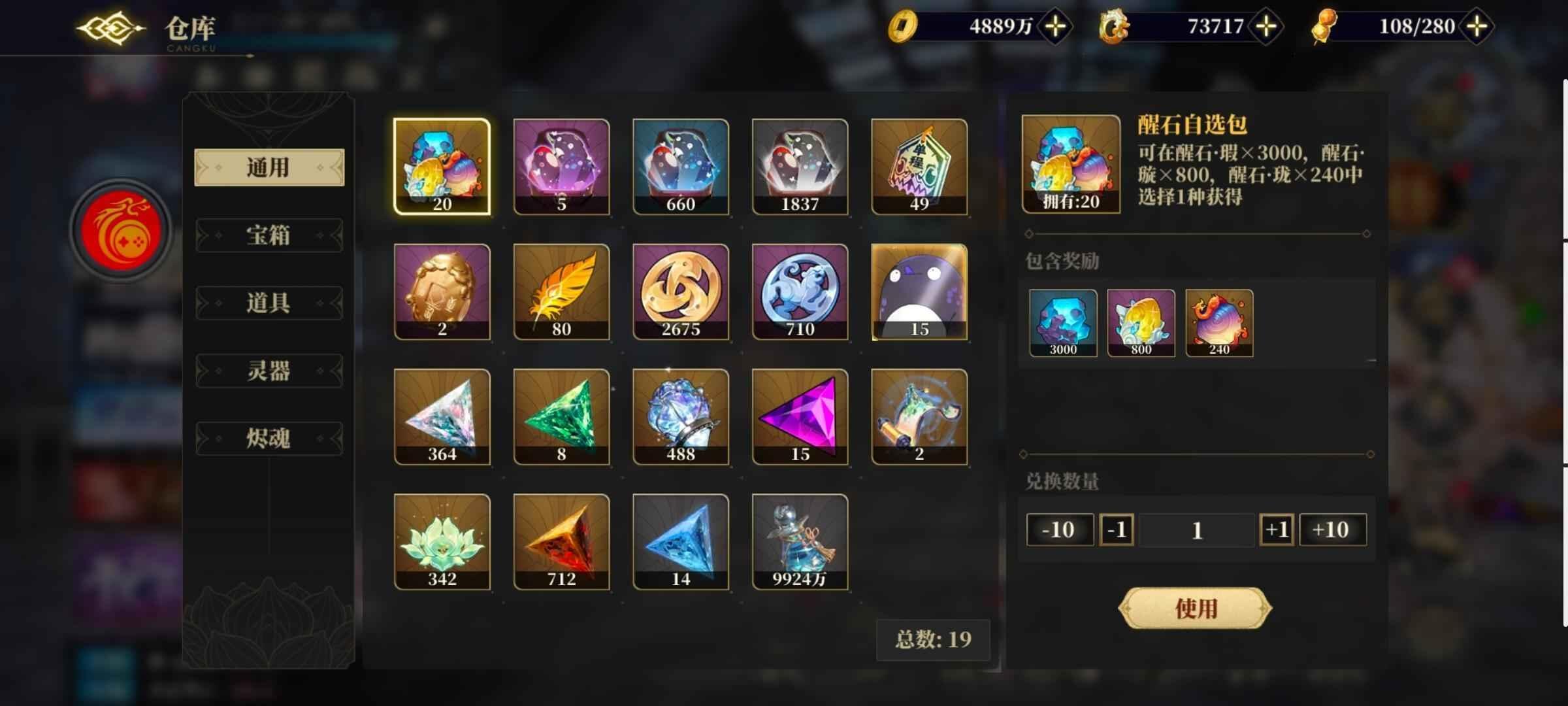Screen dimensions: 1568x706
Task: Click the golden swirl medallion showing 2675
Action: 681,292
